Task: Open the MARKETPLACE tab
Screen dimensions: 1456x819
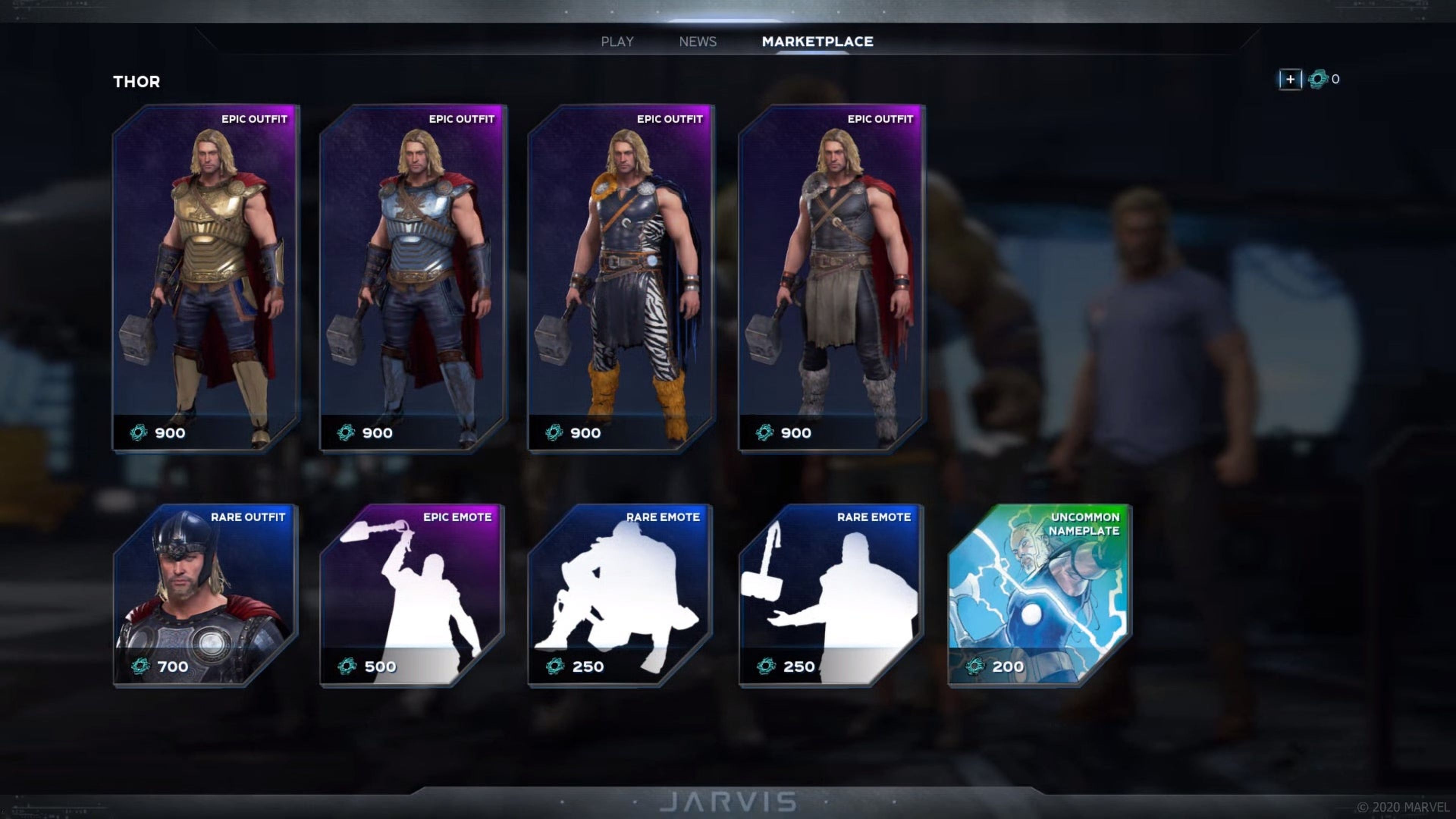Action: [x=817, y=41]
